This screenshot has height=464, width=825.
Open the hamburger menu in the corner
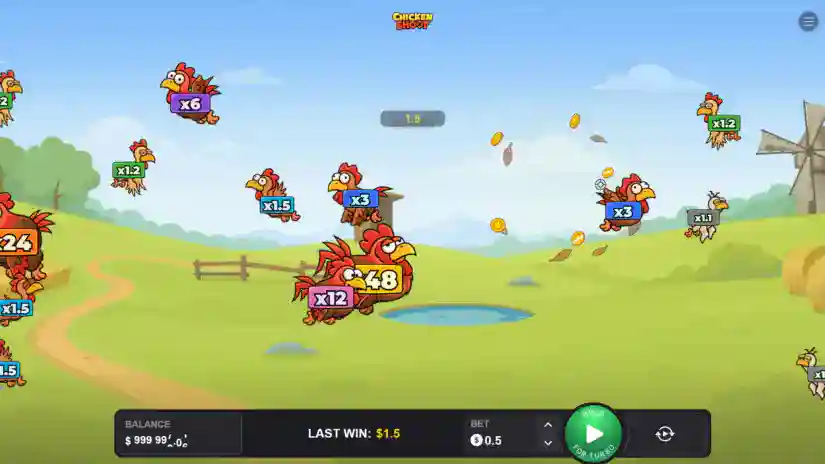808,22
